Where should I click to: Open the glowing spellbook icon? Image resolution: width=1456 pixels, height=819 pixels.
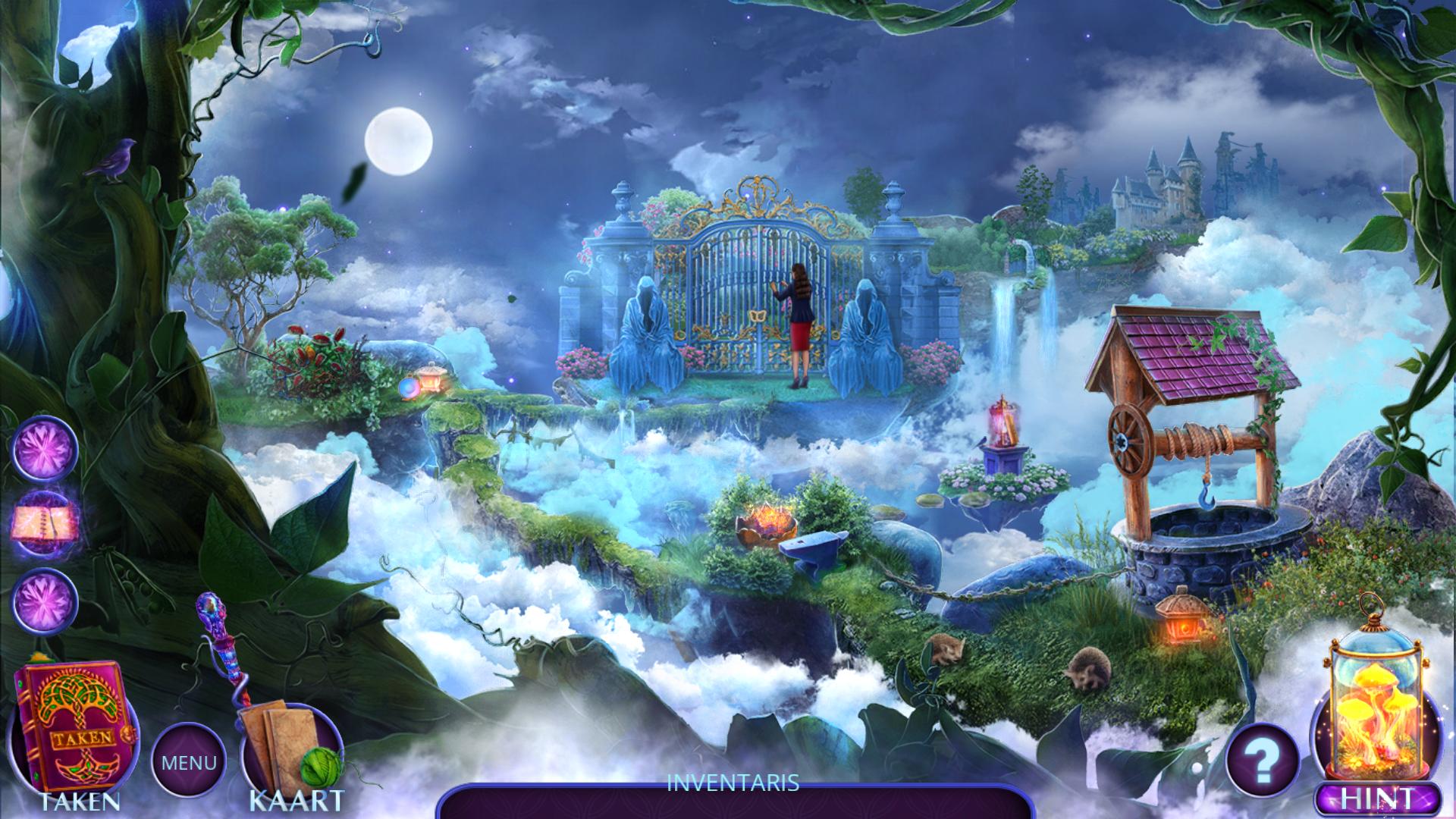pos(45,522)
